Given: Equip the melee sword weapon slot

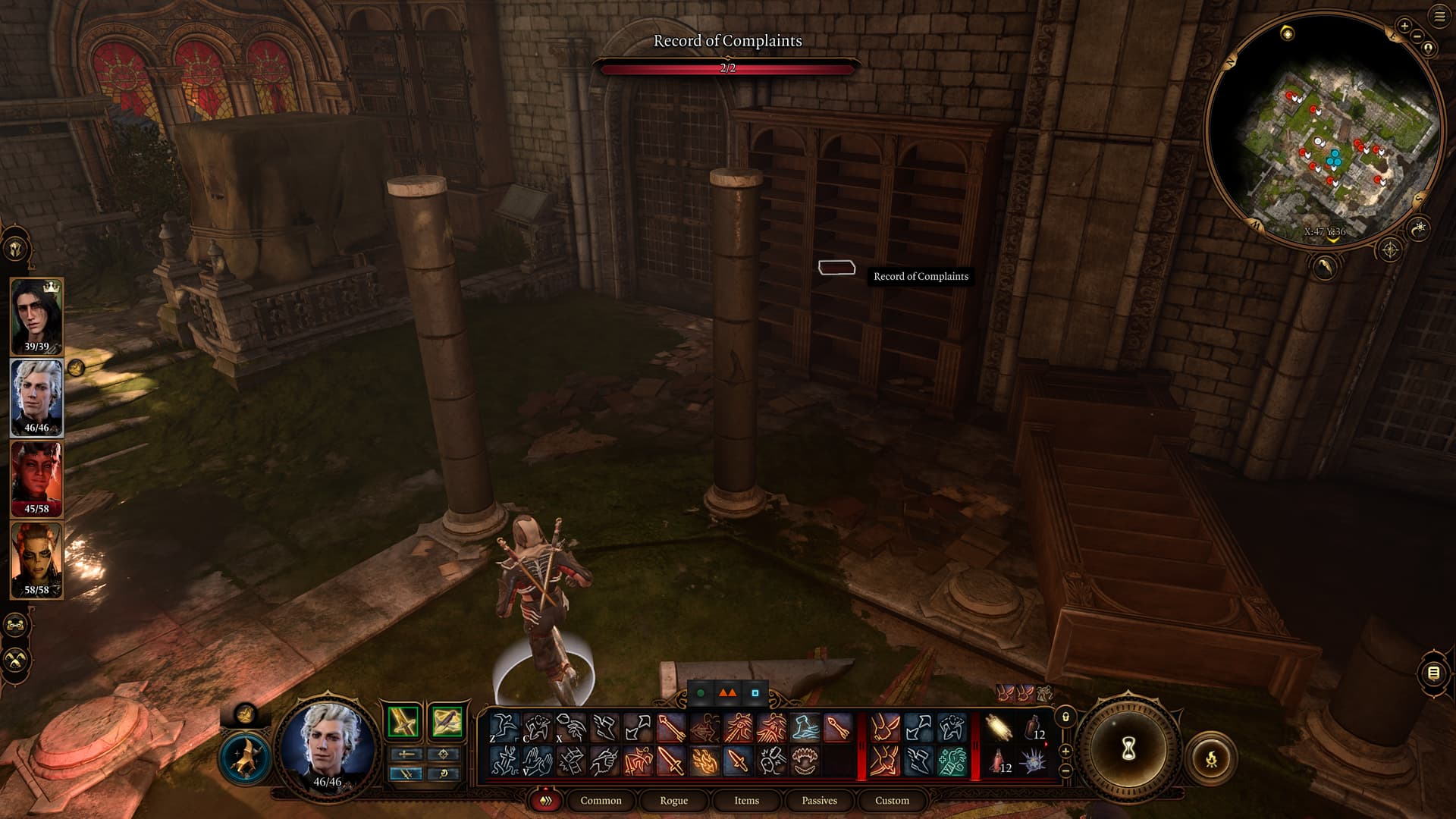Looking at the screenshot, I should coord(403,722).
